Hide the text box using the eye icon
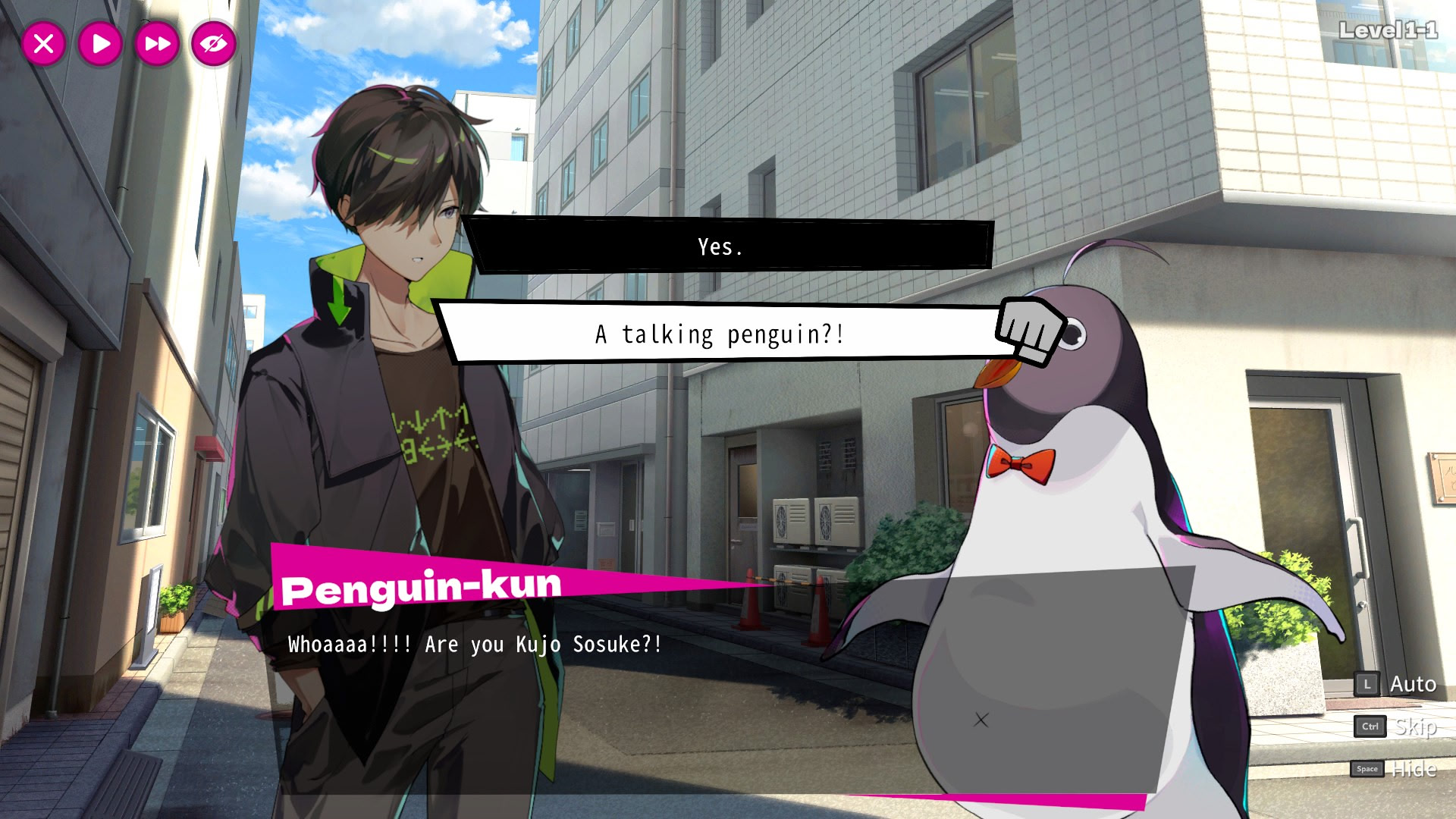 click(x=213, y=44)
